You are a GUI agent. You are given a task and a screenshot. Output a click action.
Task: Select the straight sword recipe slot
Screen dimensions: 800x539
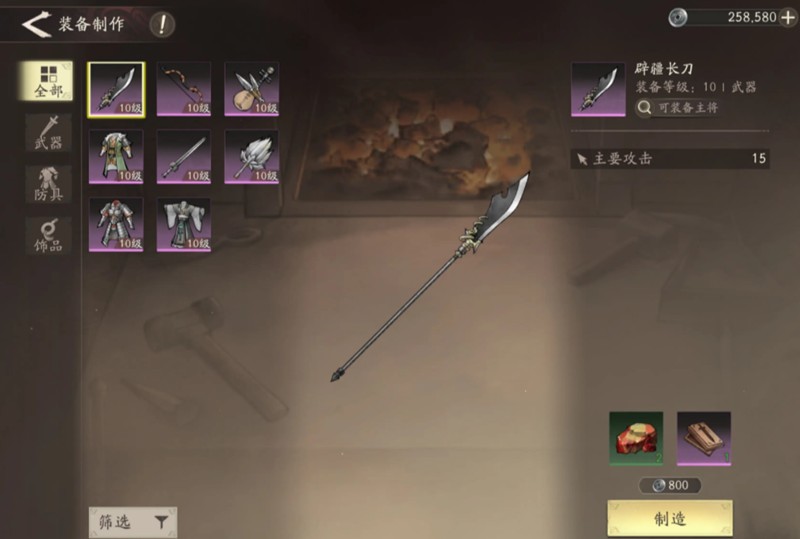[x=184, y=157]
